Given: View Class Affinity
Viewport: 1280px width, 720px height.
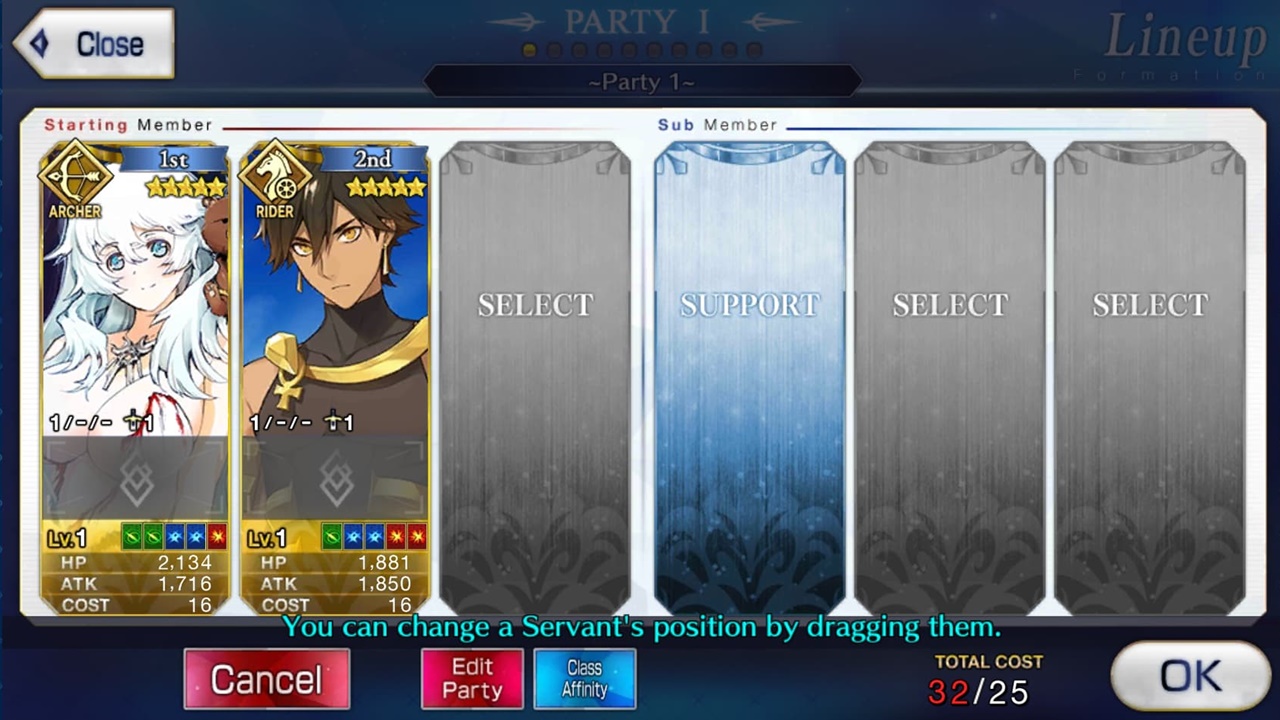Looking at the screenshot, I should (x=584, y=678).
